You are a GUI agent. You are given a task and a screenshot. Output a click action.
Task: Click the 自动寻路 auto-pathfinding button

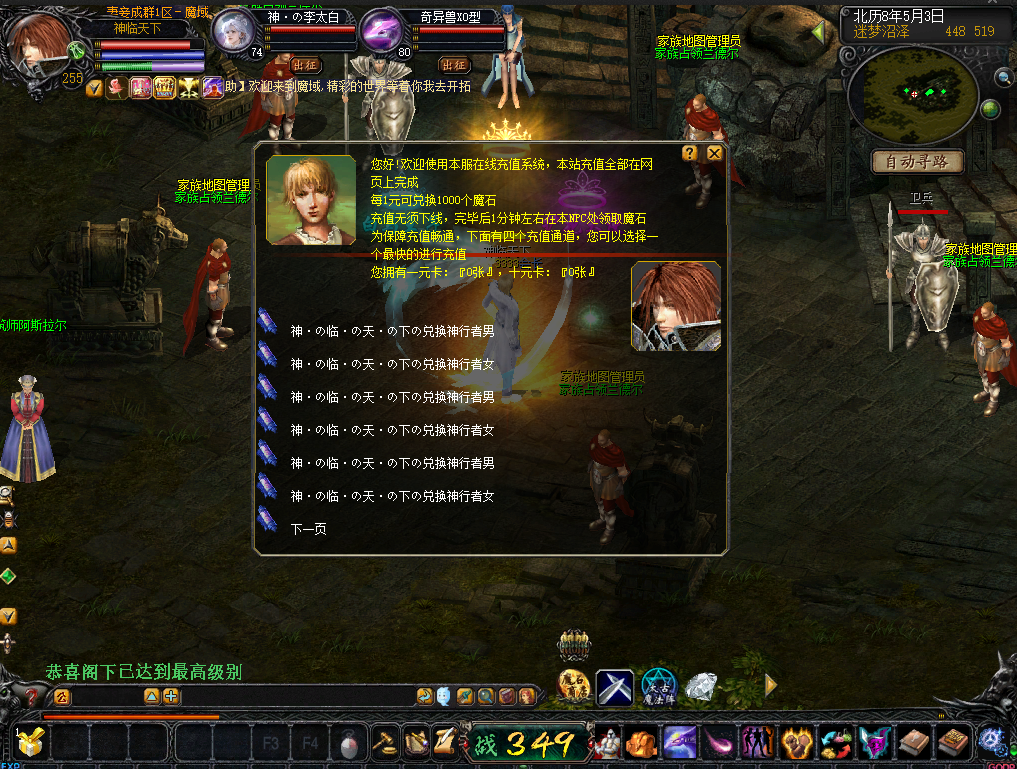[917, 161]
